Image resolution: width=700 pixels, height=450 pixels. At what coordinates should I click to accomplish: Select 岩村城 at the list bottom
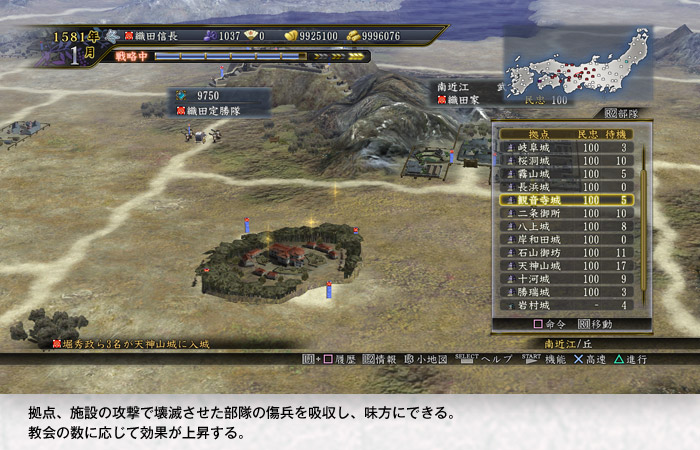click(x=566, y=304)
